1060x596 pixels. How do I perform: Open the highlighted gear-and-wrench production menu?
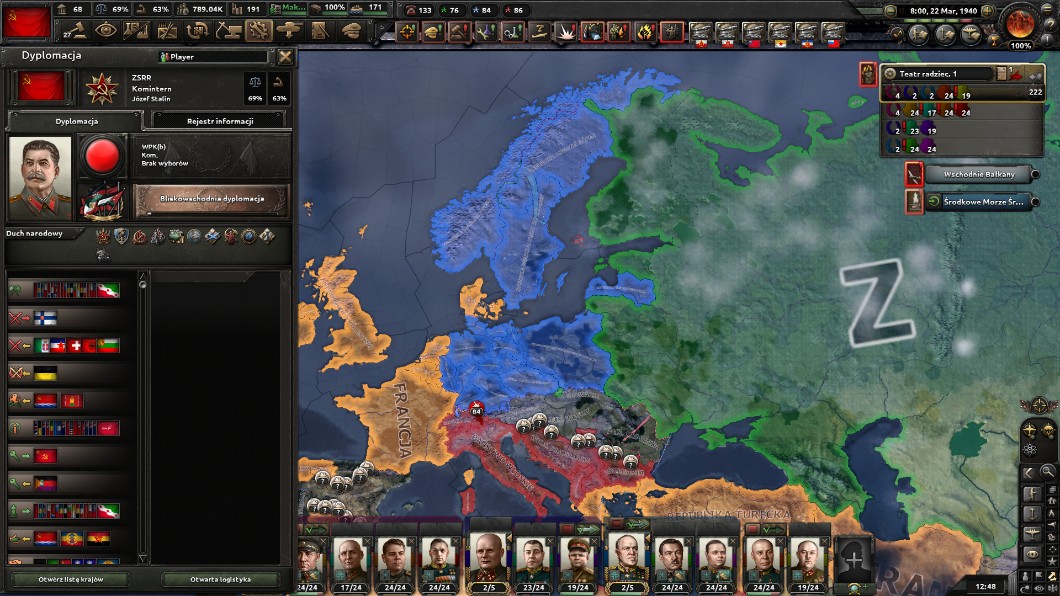tap(259, 30)
